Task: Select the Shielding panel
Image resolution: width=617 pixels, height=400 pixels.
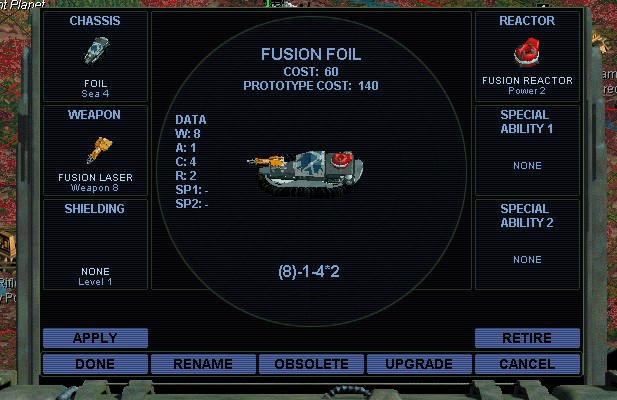Action: [95, 244]
